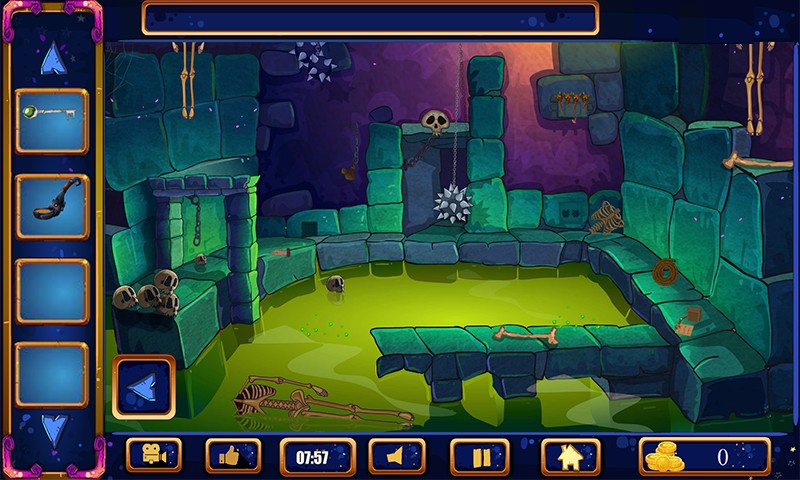Click the inventory down arrow
The width and height of the screenshot is (800, 480).
(53, 430)
